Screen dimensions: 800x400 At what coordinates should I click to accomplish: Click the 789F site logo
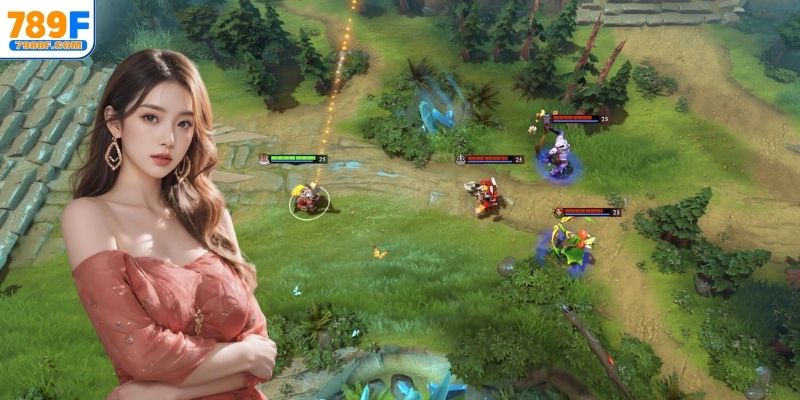point(47,26)
